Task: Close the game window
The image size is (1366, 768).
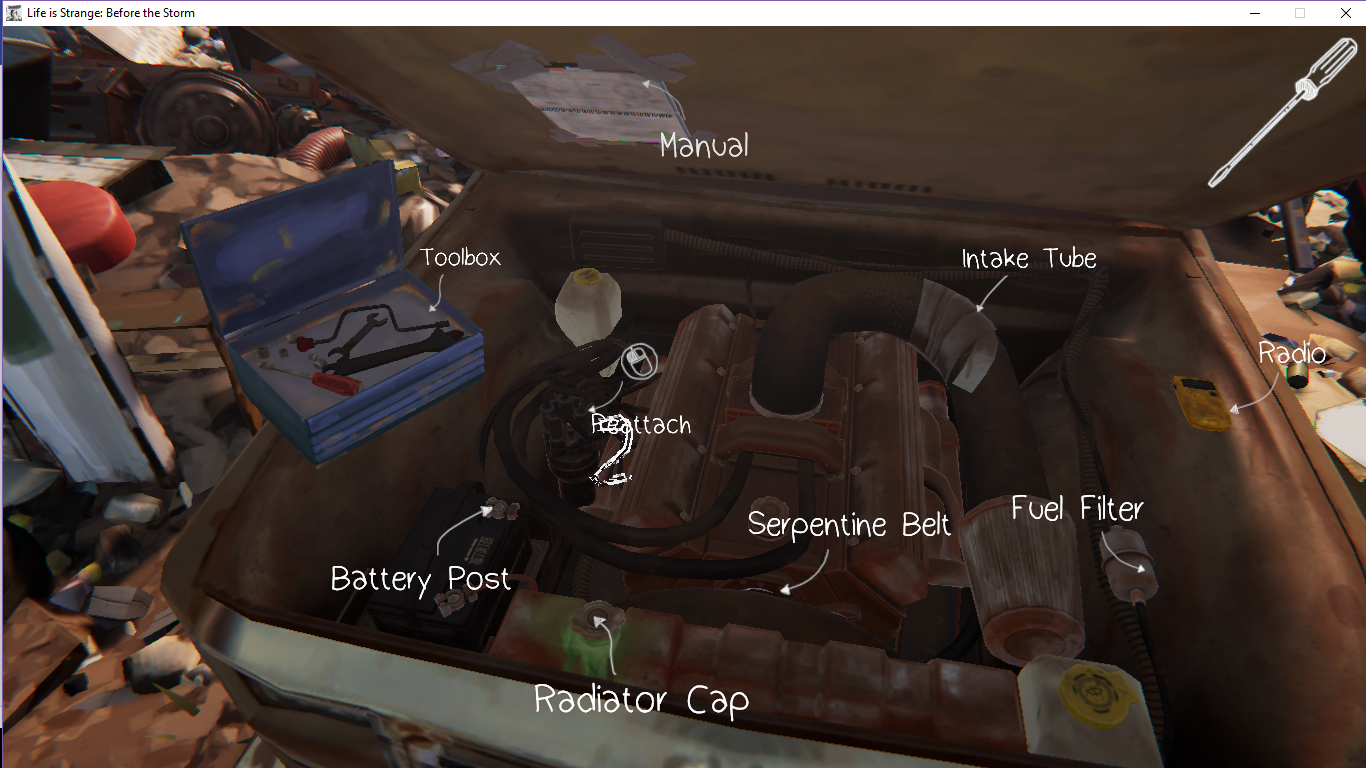Action: (1345, 13)
